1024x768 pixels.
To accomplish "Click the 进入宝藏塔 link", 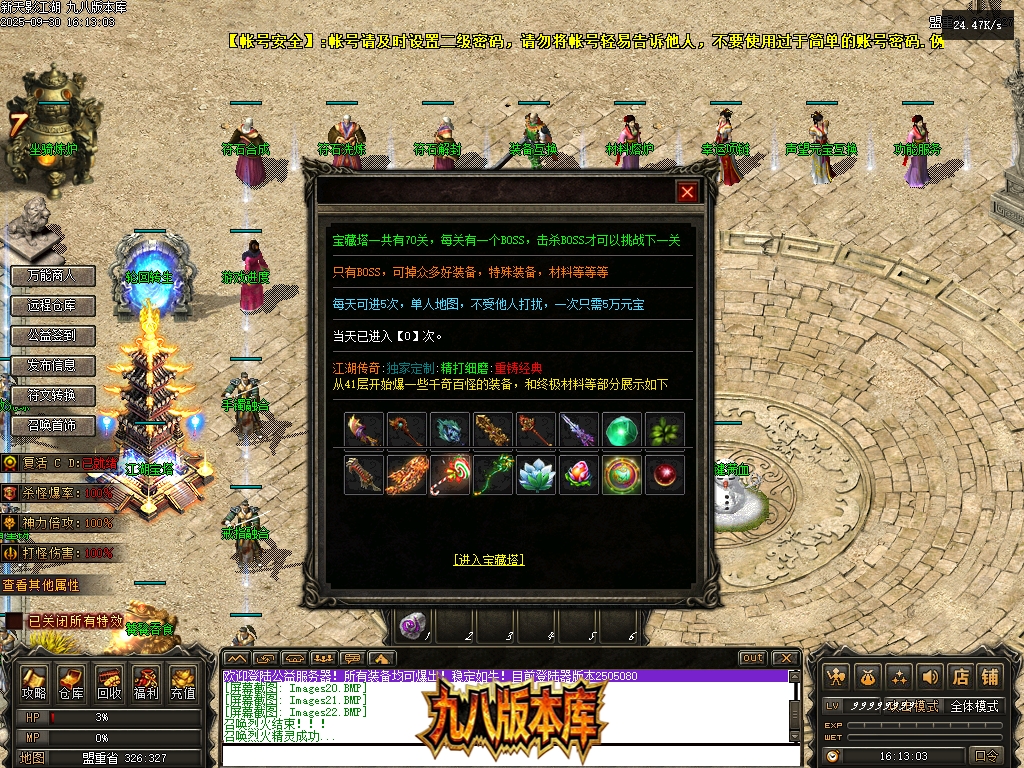I will tap(488, 559).
